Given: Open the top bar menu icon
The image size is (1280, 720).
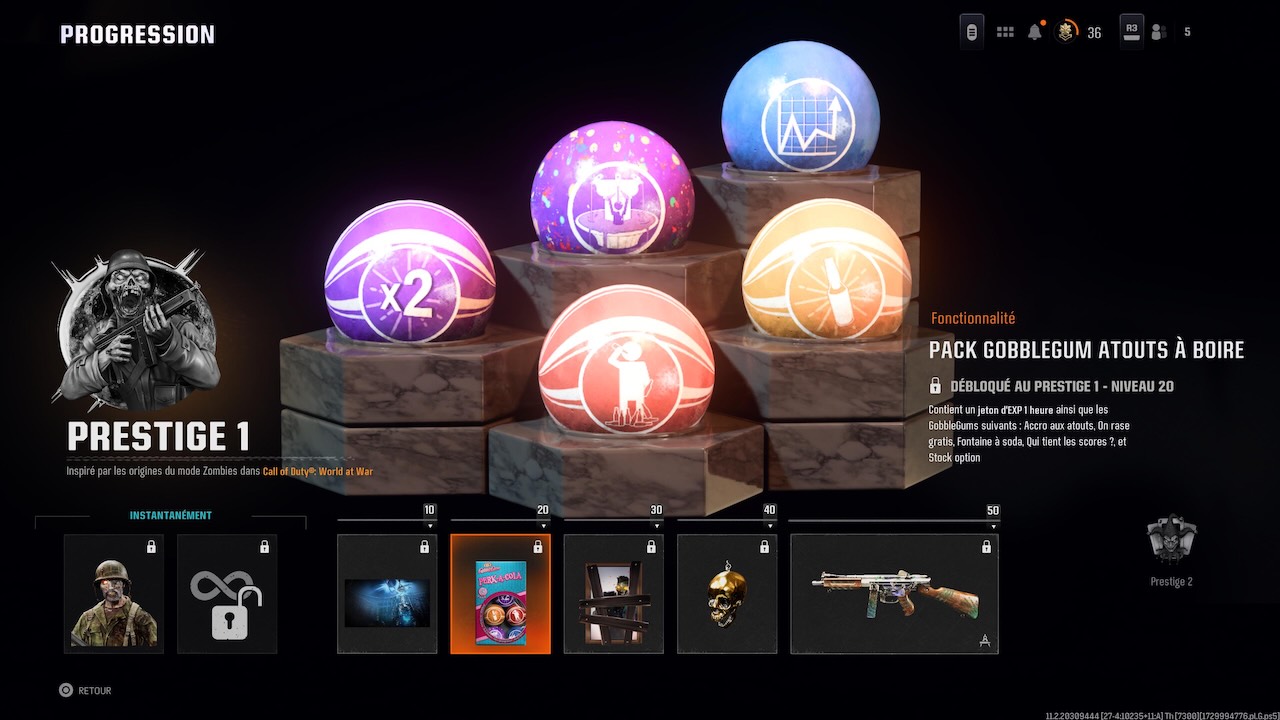Looking at the screenshot, I should tap(971, 32).
